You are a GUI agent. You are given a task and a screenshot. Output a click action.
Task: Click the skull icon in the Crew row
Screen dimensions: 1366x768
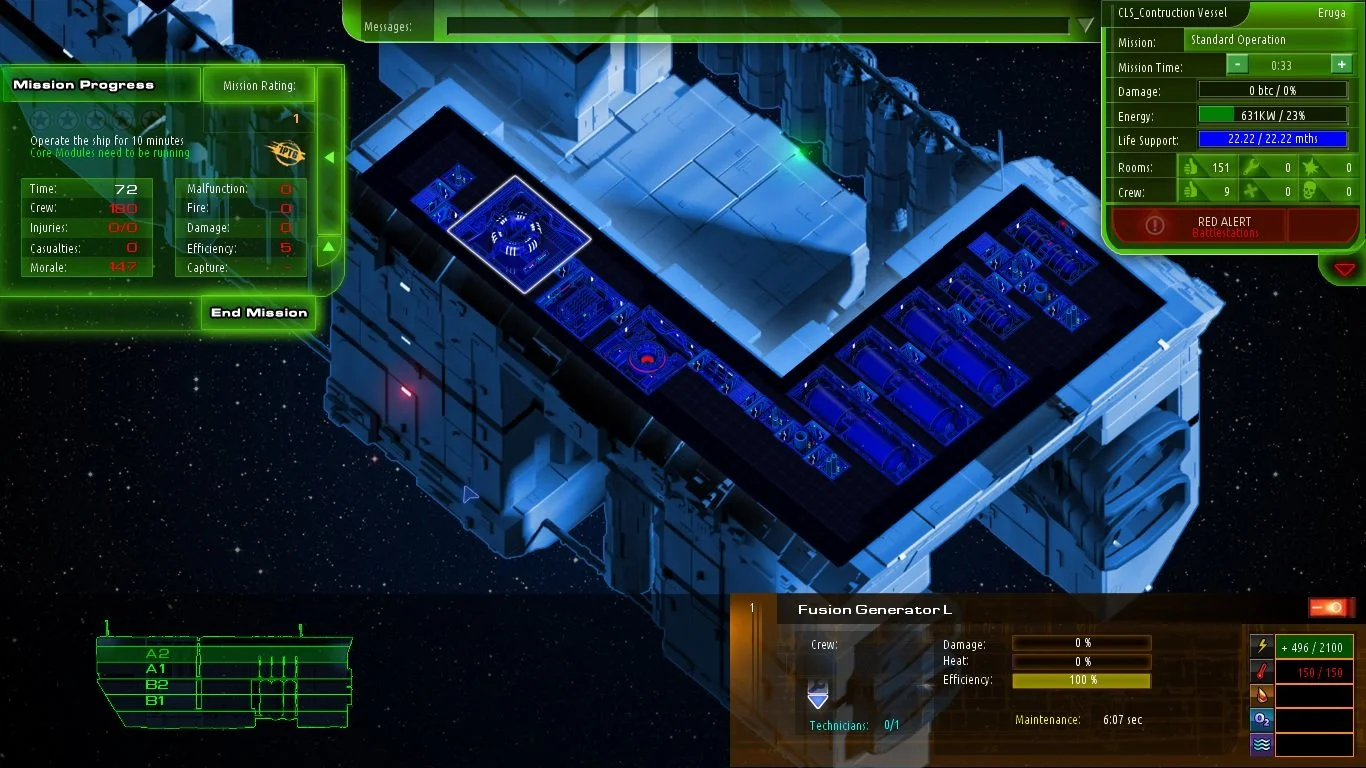pos(1309,191)
